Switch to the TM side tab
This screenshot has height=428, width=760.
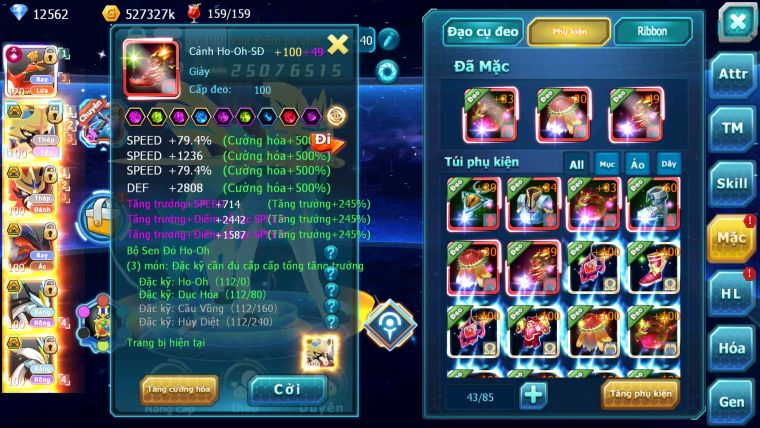click(x=731, y=127)
